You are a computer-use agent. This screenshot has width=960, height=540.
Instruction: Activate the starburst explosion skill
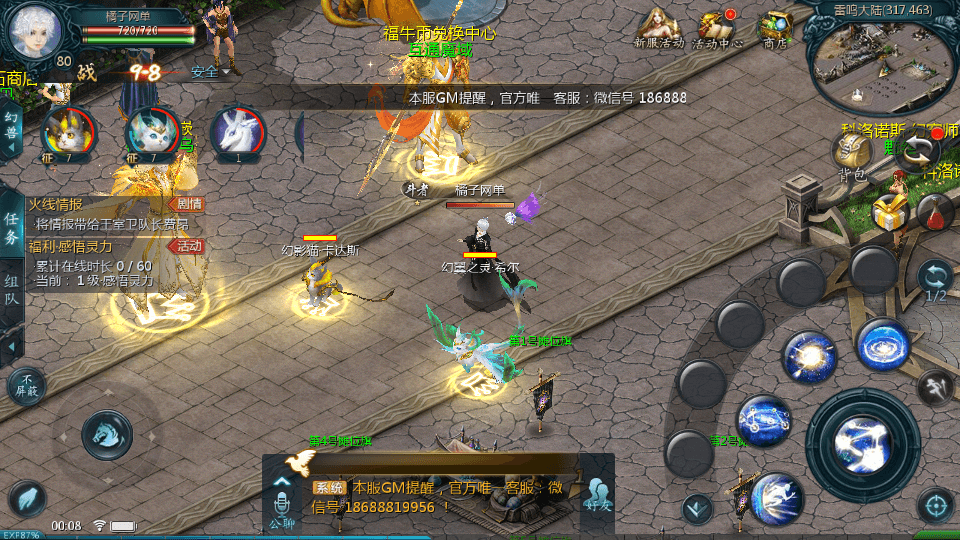click(x=810, y=357)
